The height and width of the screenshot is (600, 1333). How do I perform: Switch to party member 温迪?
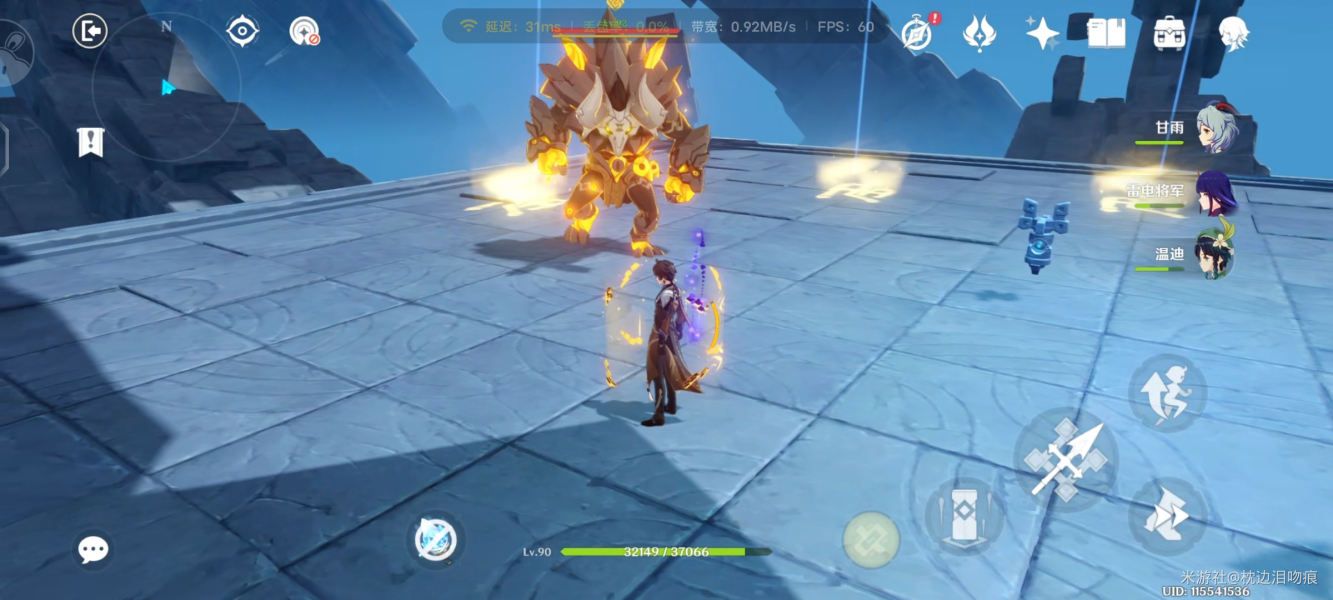[x=1211, y=254]
